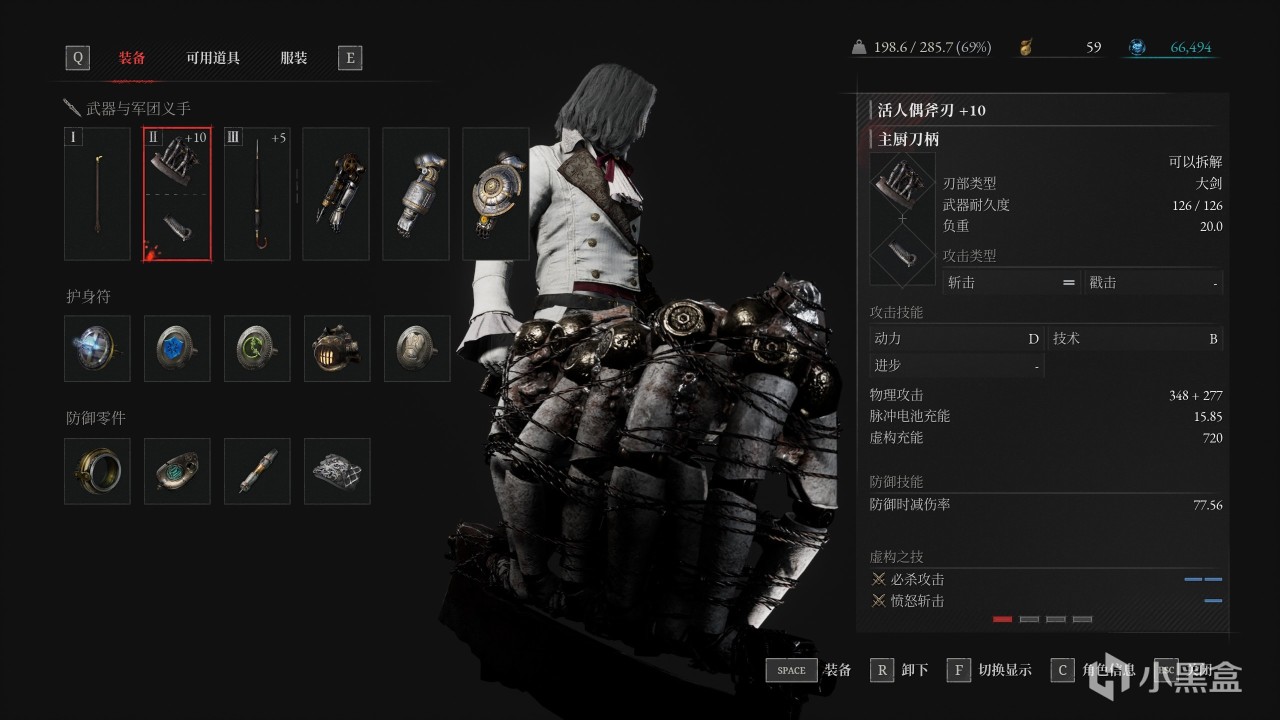
Task: Select the pale carved stone amulet
Action: [x=417, y=349]
